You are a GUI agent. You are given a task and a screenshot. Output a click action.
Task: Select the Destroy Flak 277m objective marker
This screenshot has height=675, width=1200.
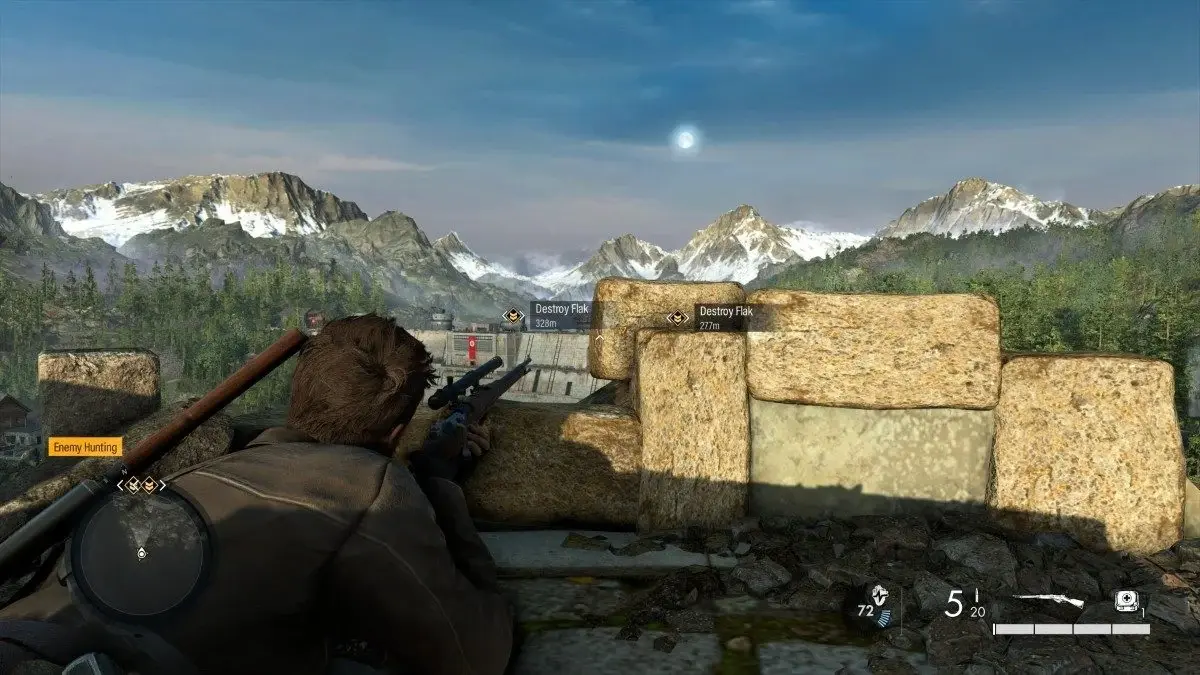(x=679, y=318)
